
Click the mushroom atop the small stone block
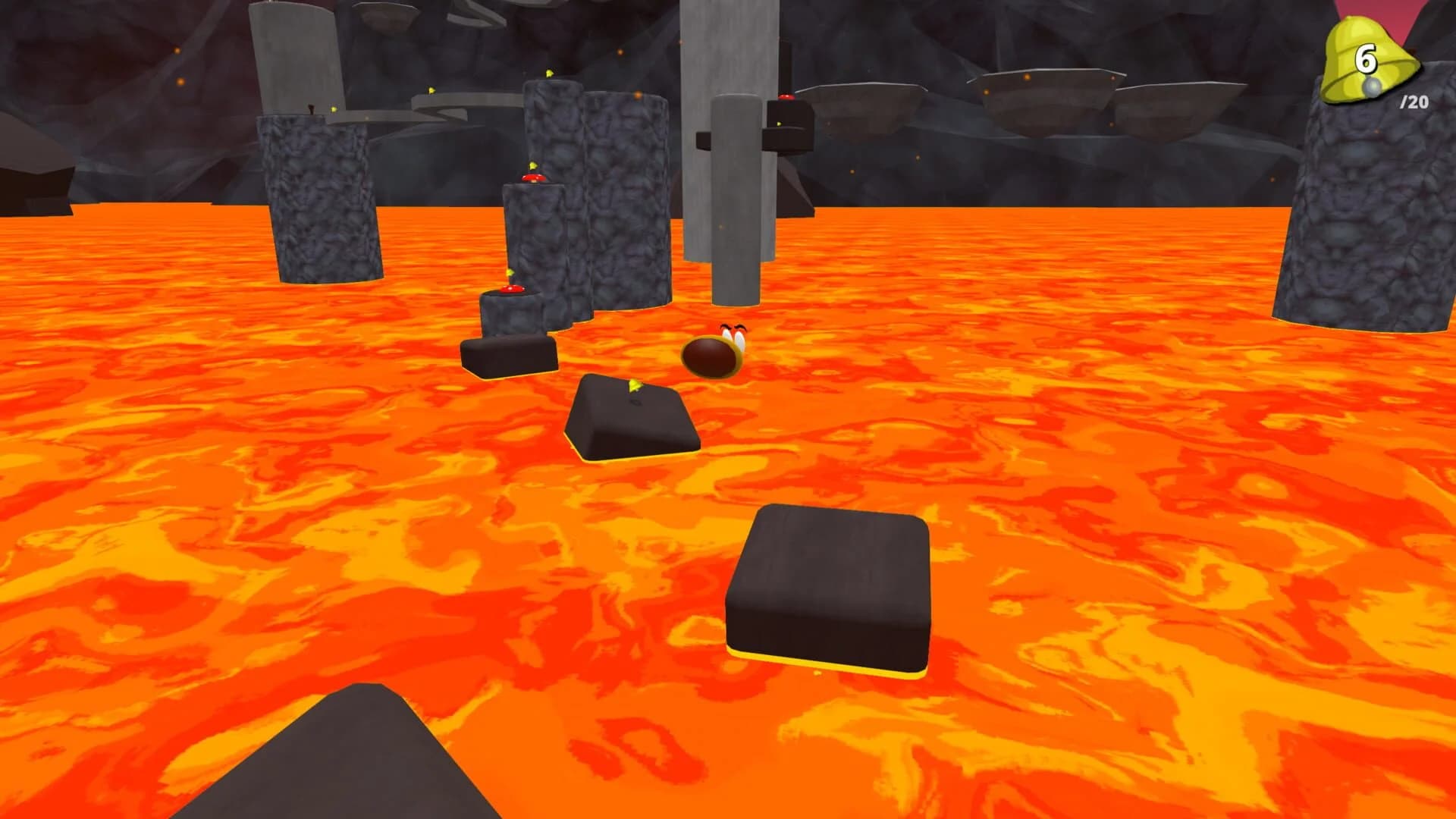point(513,290)
